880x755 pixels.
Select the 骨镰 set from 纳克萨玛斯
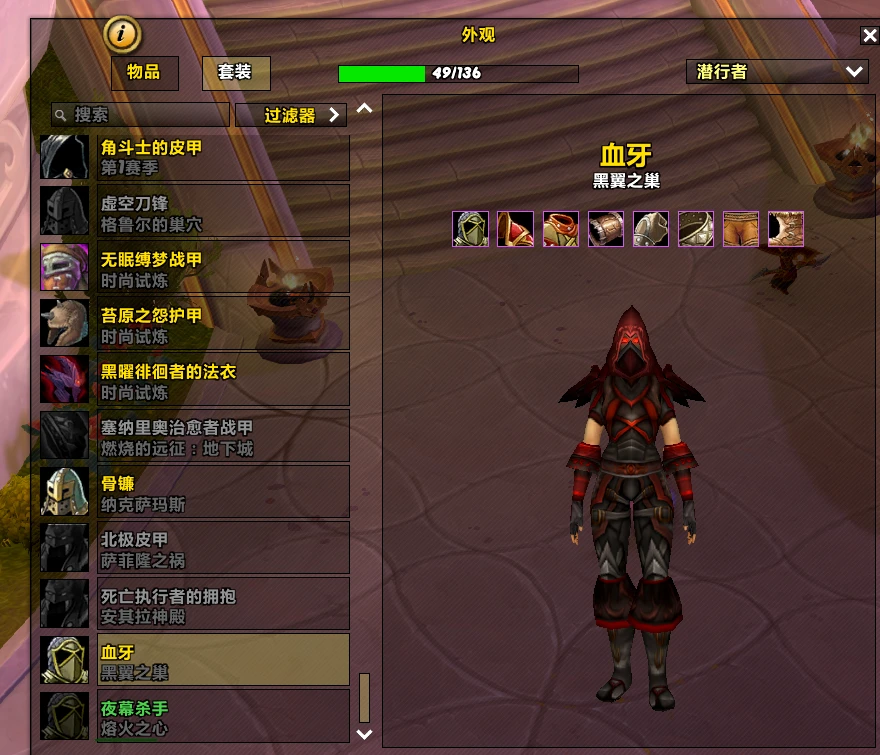195,492
